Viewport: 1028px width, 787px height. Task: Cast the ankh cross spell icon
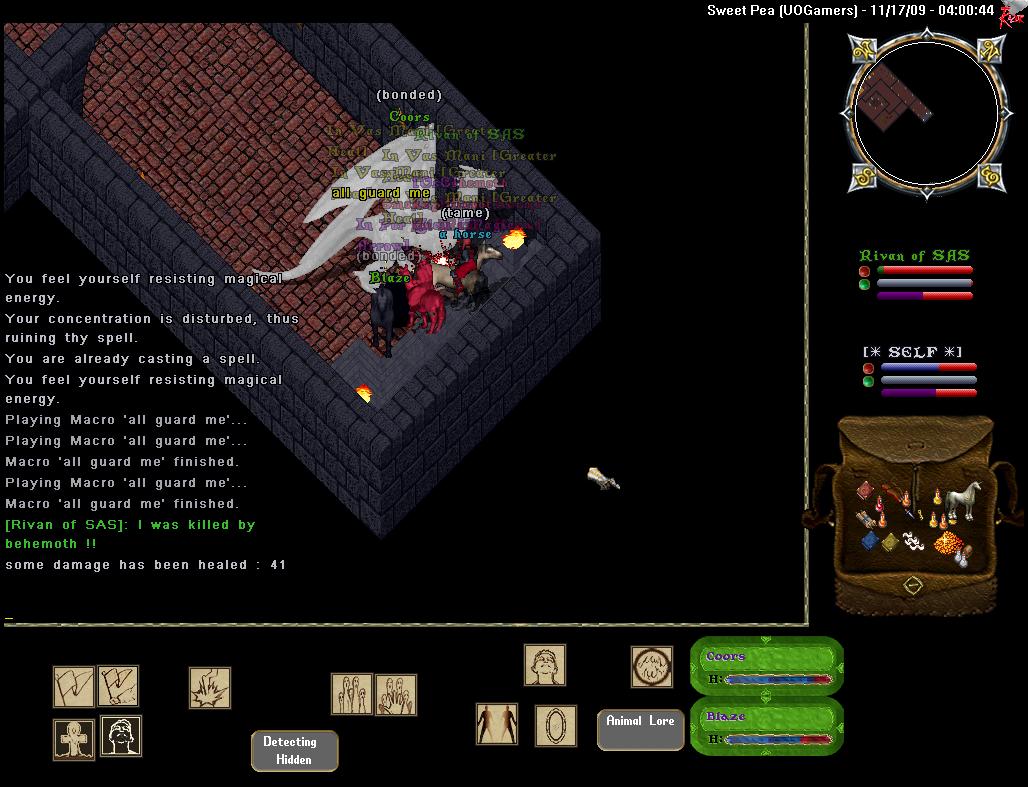coord(74,738)
